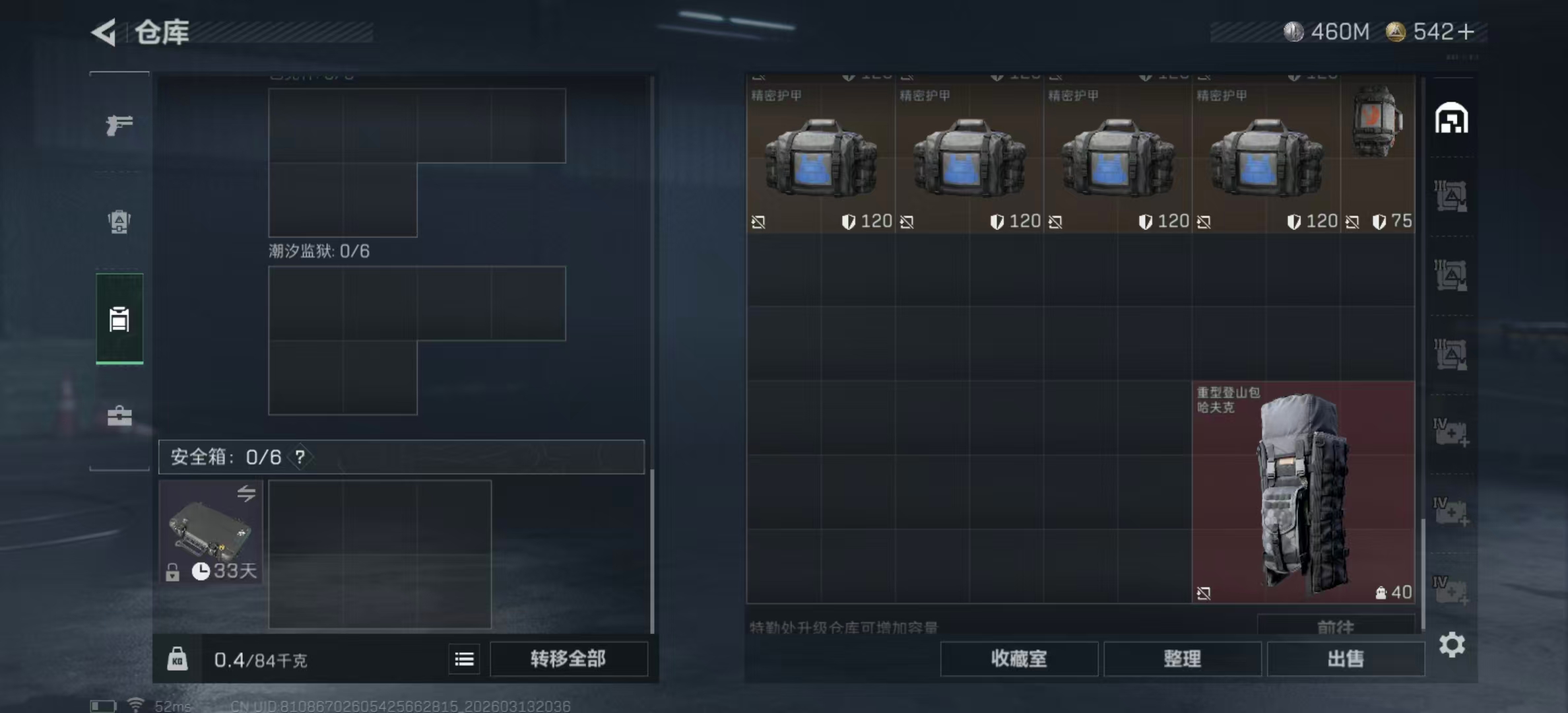Select the weapons tab icon in left sidebar

[119, 125]
